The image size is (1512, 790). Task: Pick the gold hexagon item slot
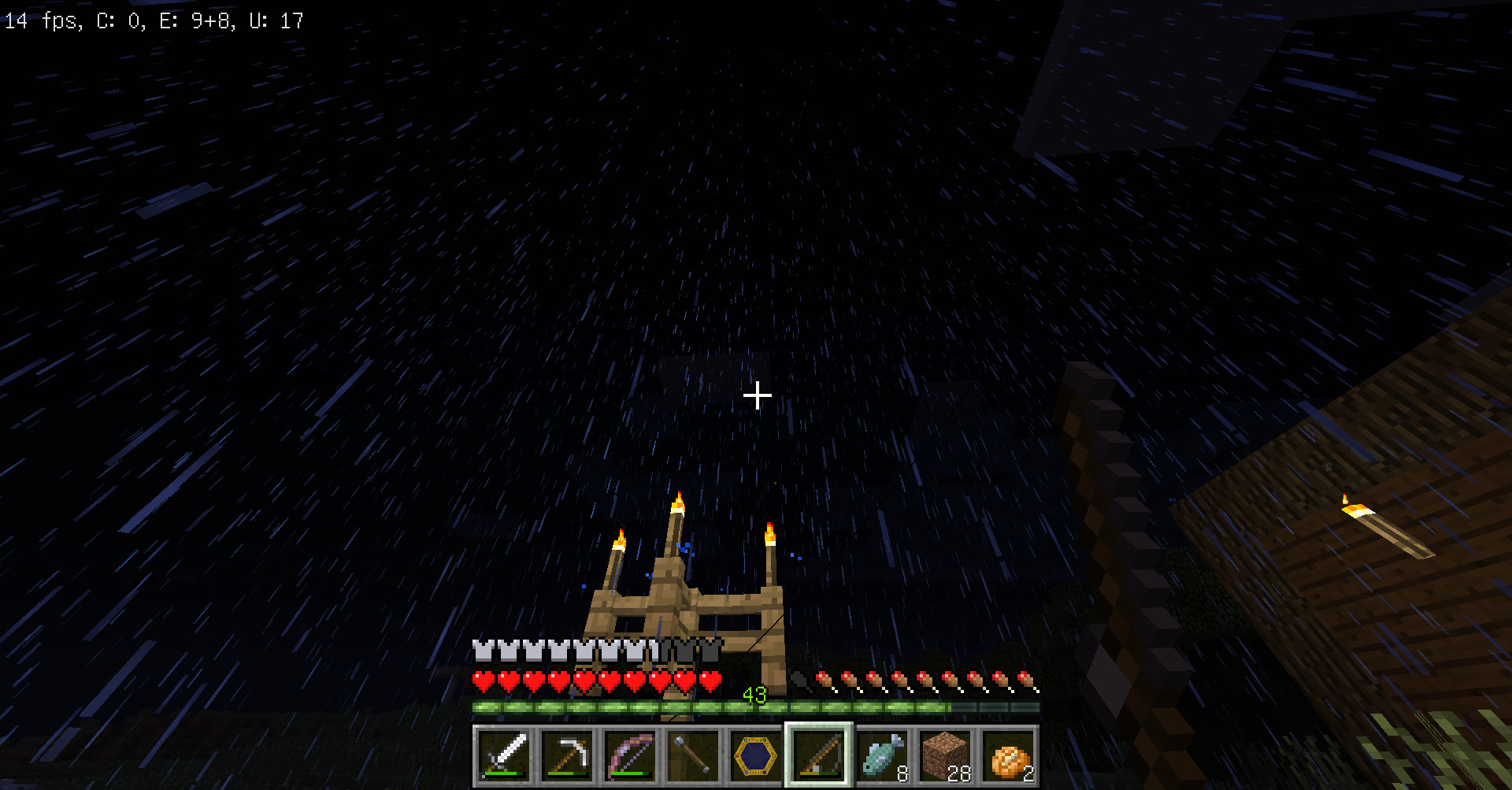click(x=756, y=756)
